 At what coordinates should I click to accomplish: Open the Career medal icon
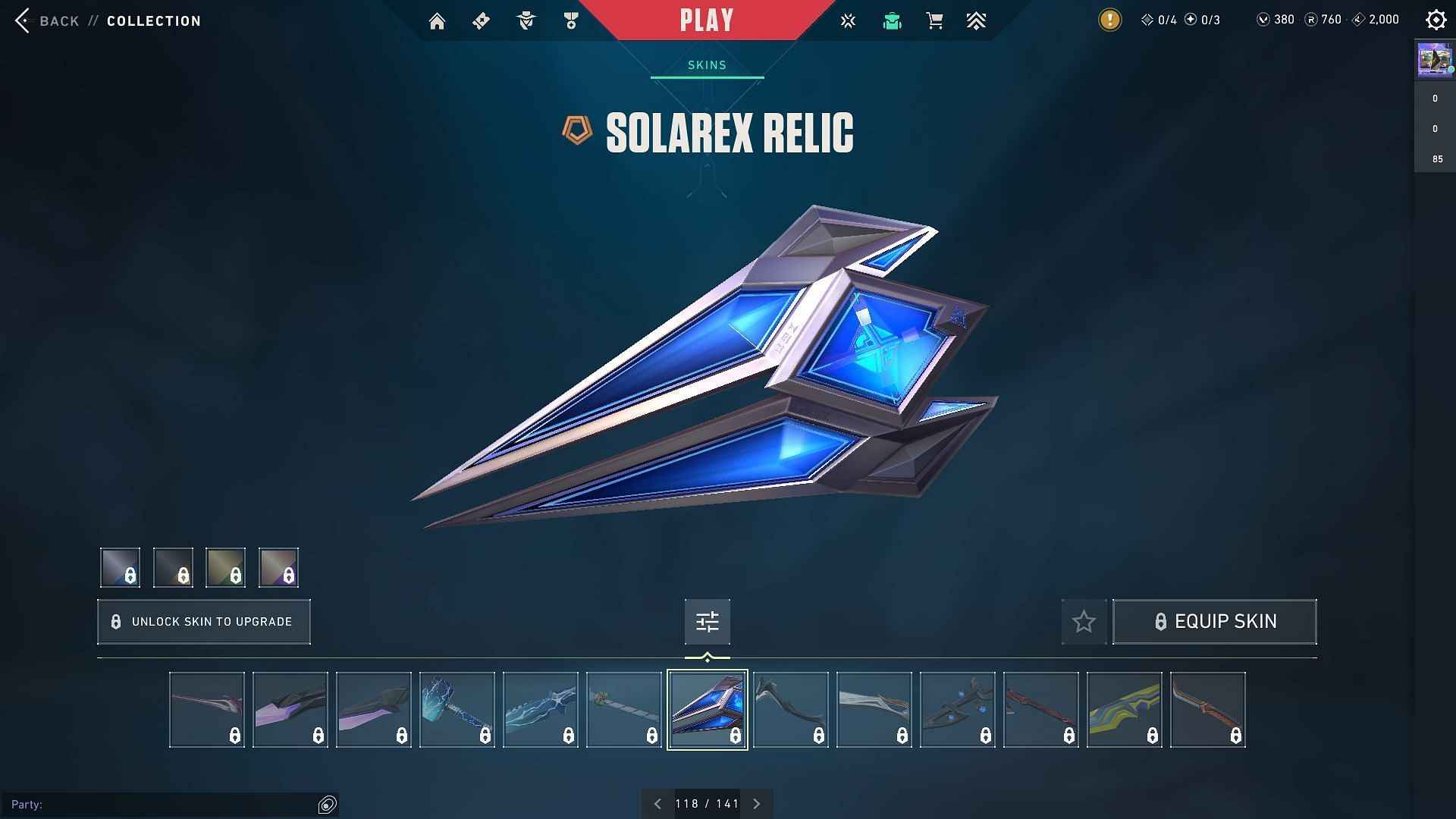pos(571,20)
